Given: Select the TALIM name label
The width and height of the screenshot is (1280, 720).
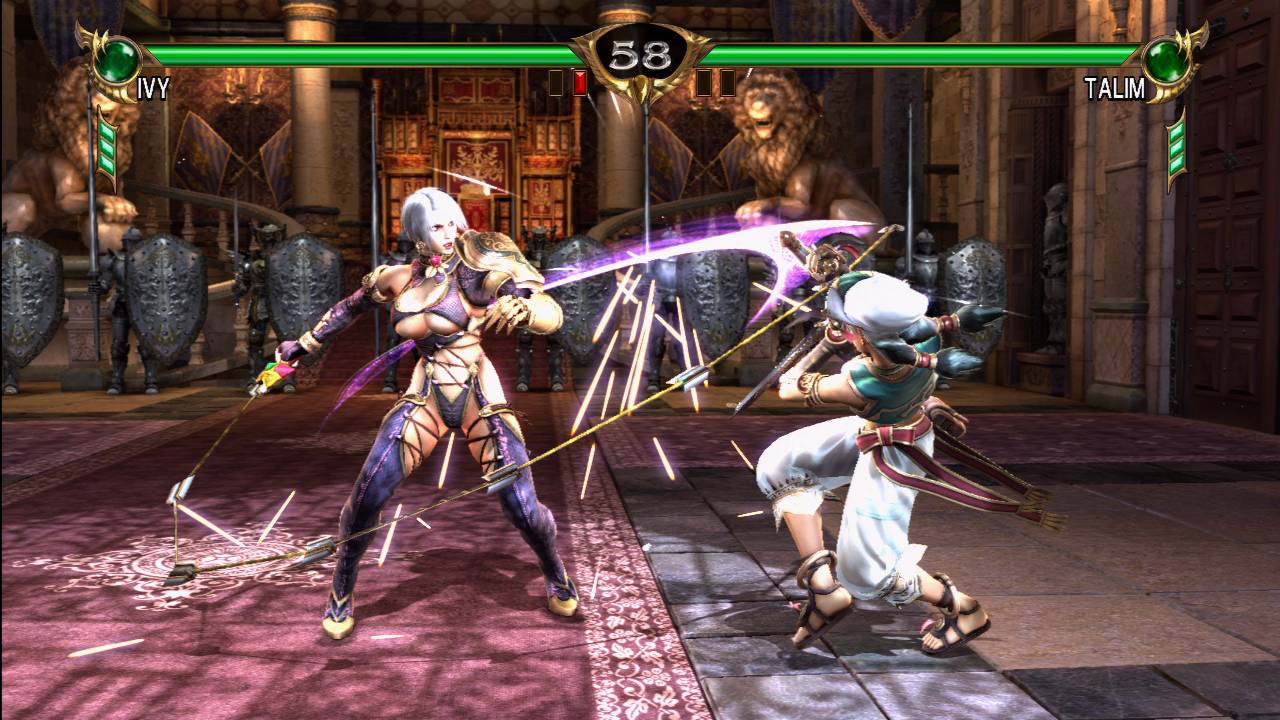Looking at the screenshot, I should 1113,88.
